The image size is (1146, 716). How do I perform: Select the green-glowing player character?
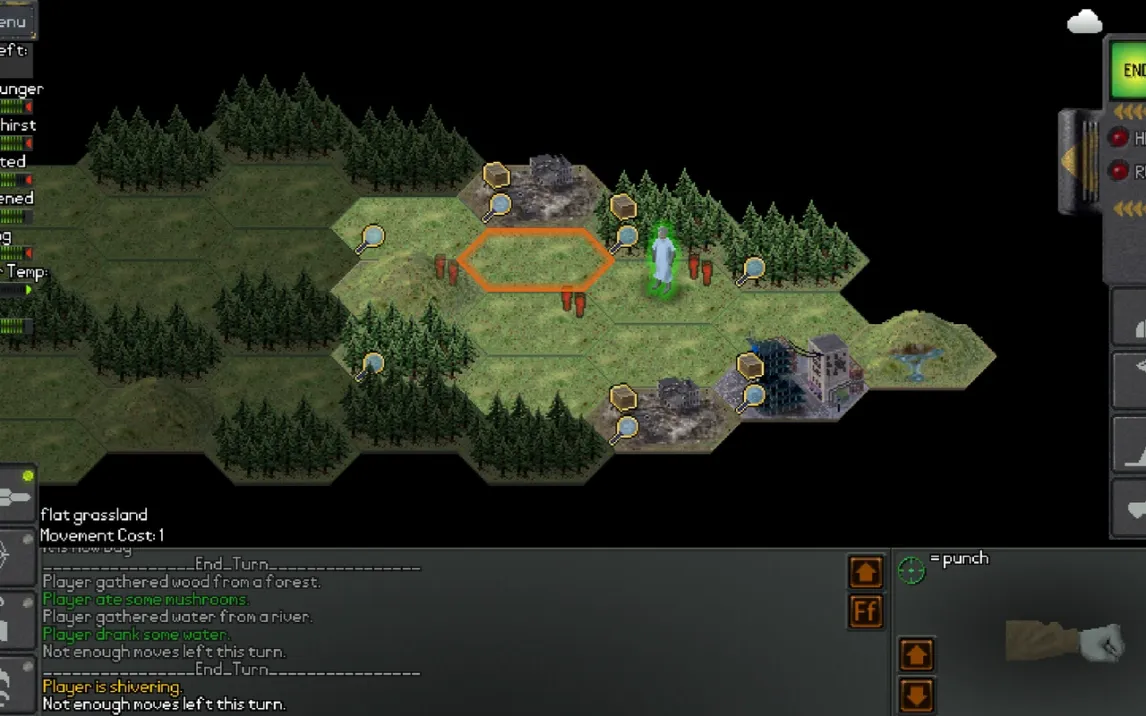(662, 259)
